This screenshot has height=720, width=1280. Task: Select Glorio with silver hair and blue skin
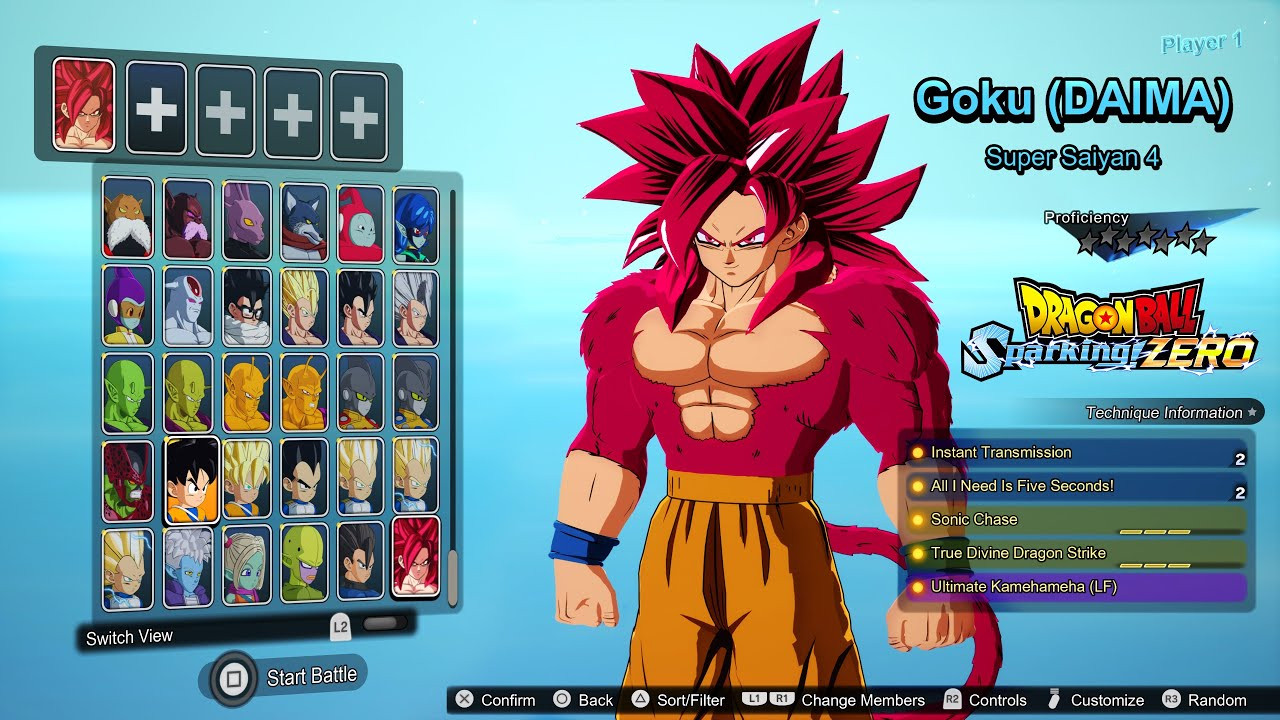tap(188, 565)
